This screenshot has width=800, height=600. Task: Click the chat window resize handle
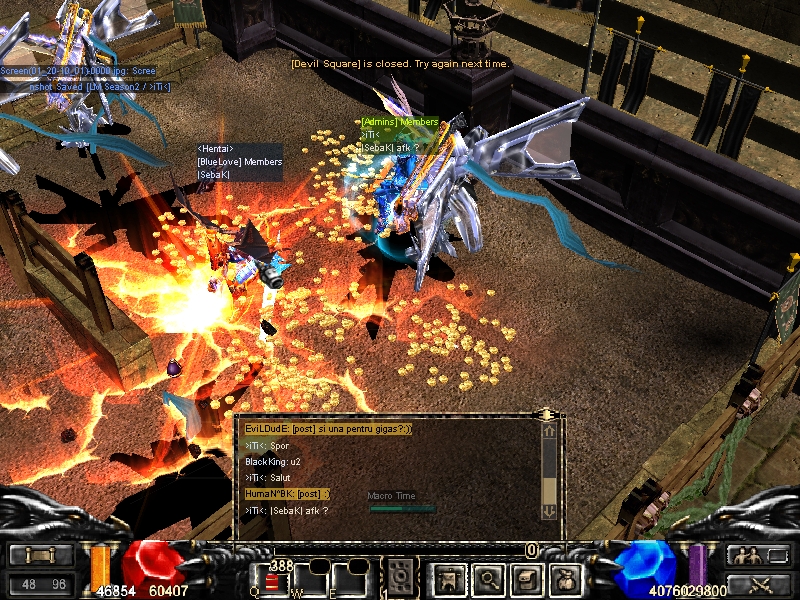click(x=546, y=413)
